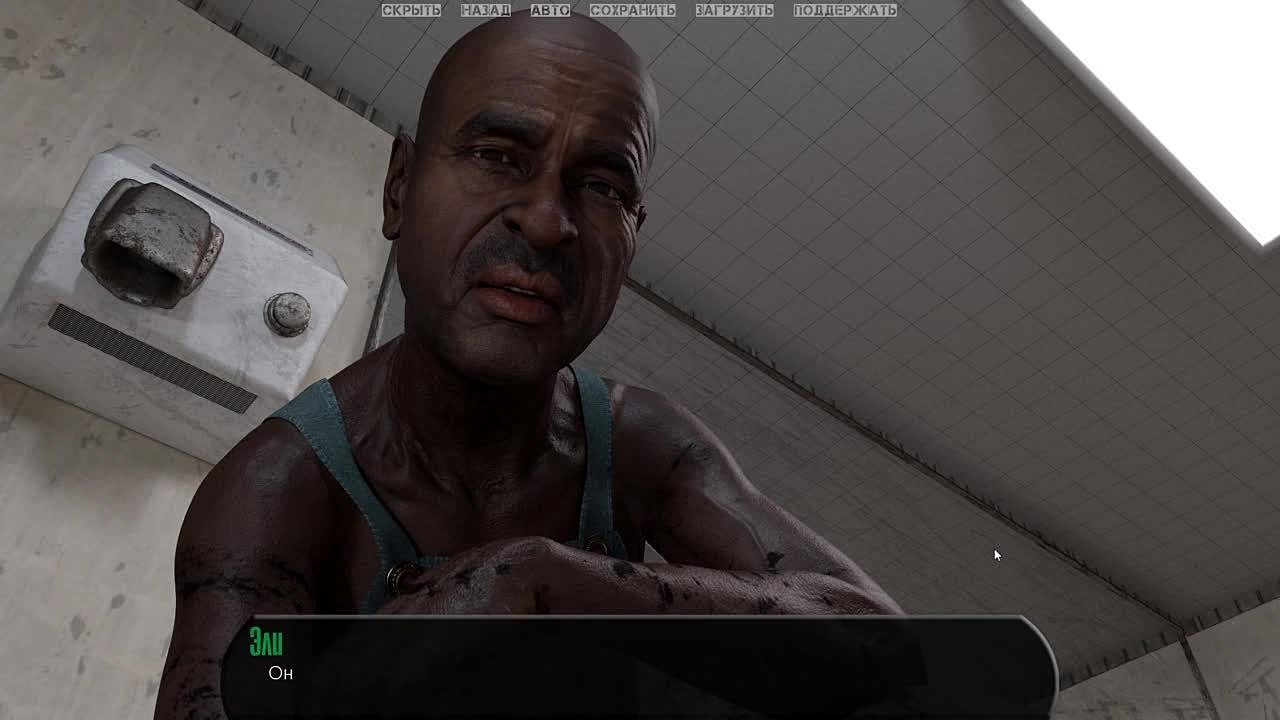Open the ЗАГРУЗИТЬ load menu
1280x720 pixels.
(x=734, y=10)
